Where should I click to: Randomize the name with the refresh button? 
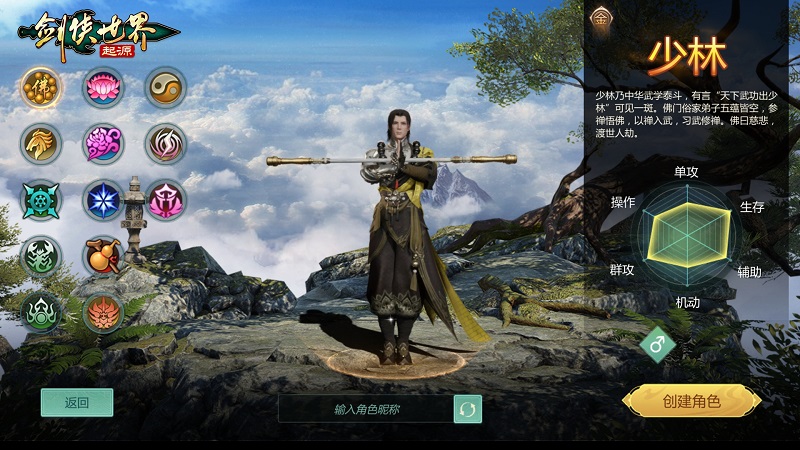point(467,409)
